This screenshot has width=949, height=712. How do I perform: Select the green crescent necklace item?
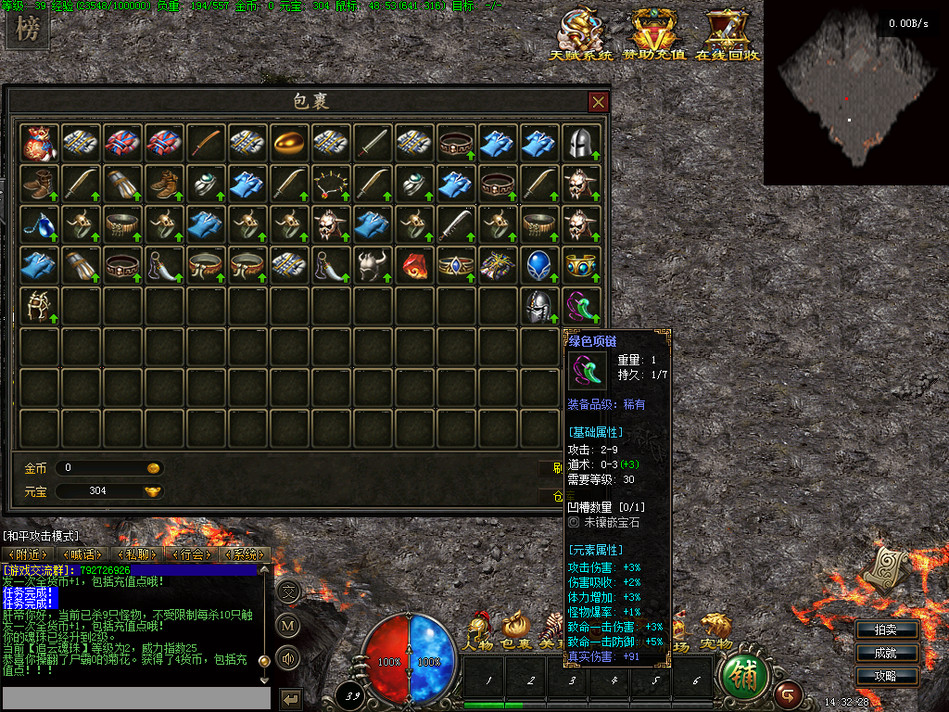coord(581,305)
